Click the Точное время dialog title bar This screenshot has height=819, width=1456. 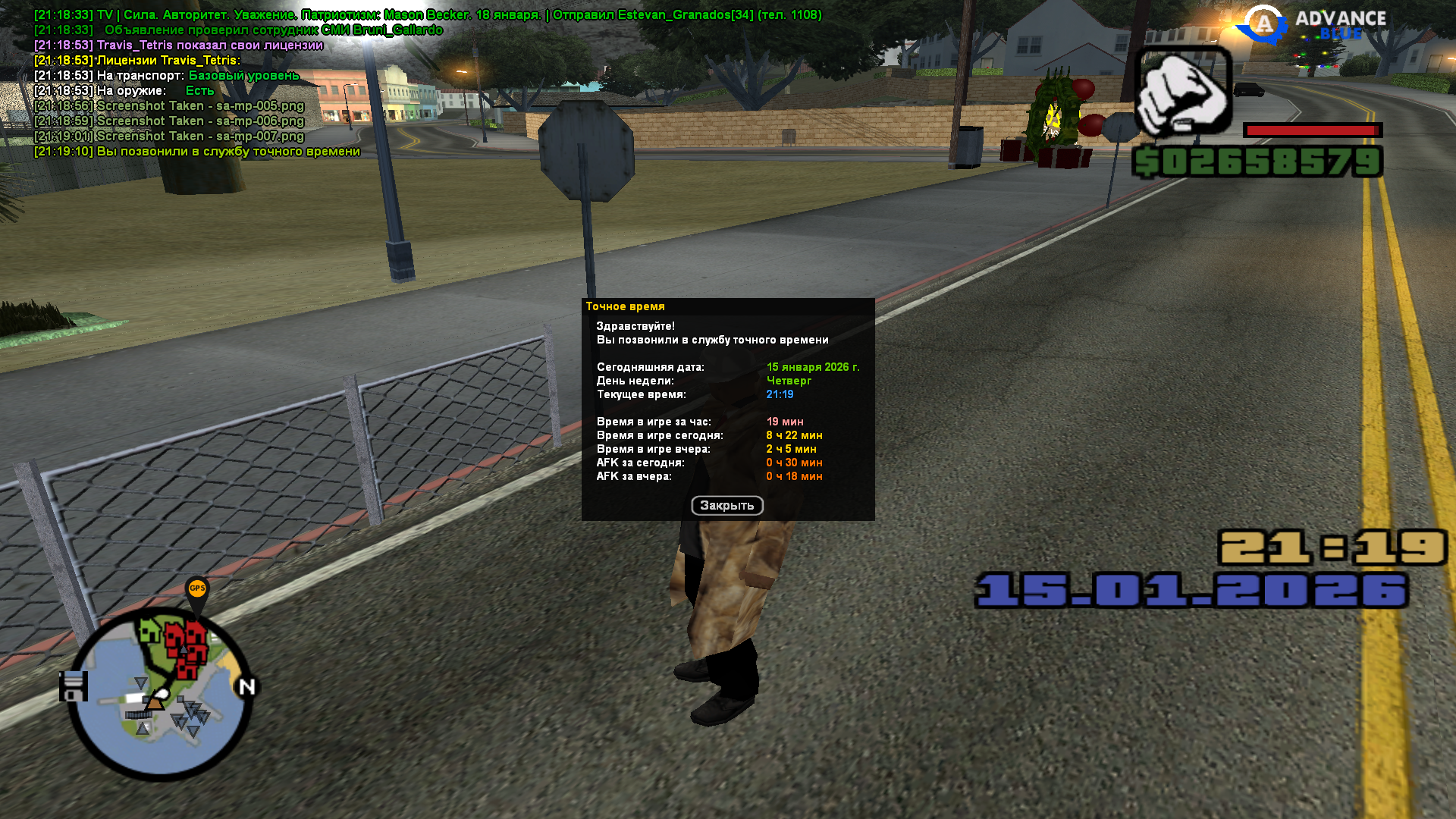point(727,306)
